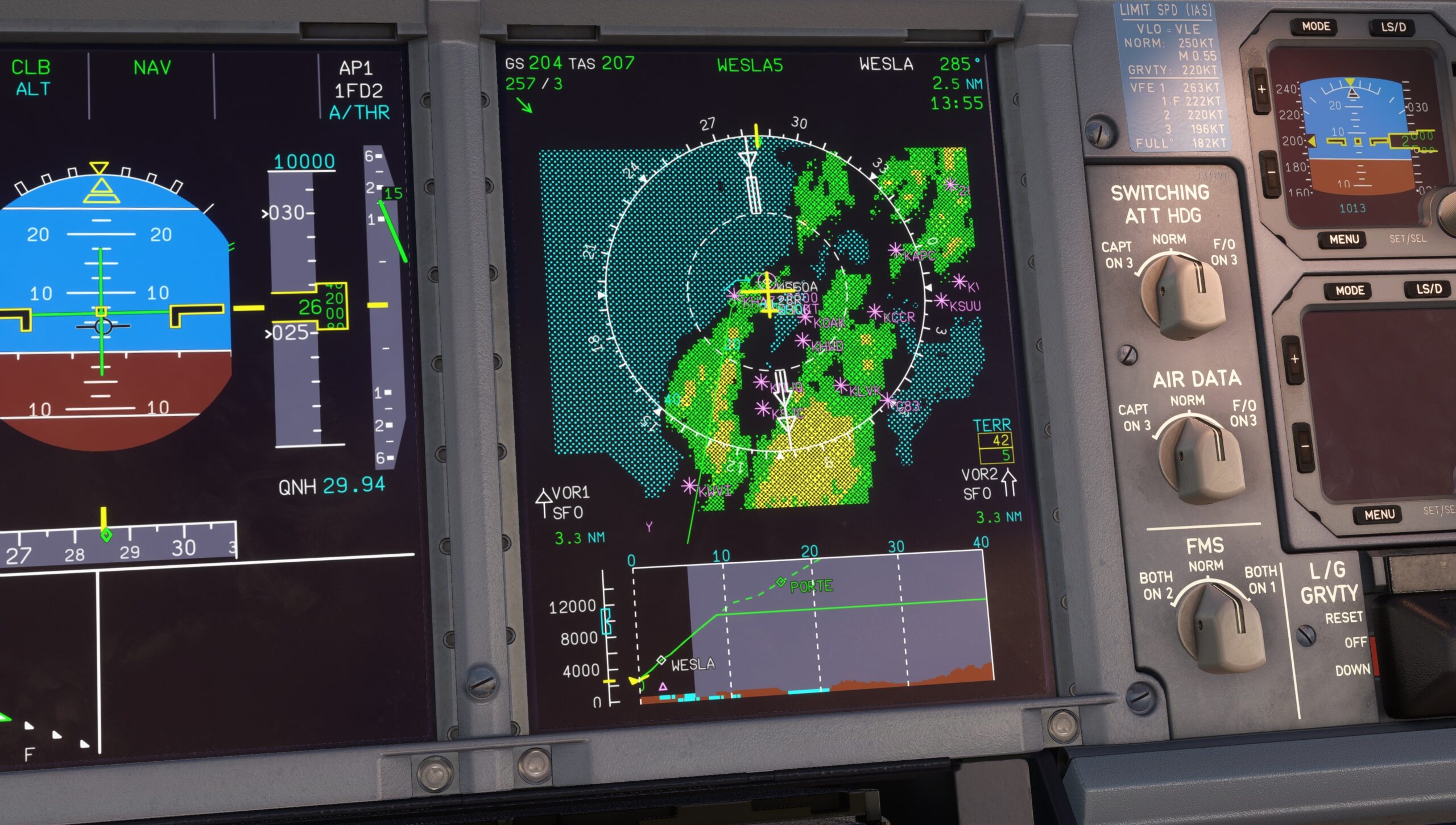
Task: Turn the L/G GRVTY selector to DOWN
Action: (1354, 669)
